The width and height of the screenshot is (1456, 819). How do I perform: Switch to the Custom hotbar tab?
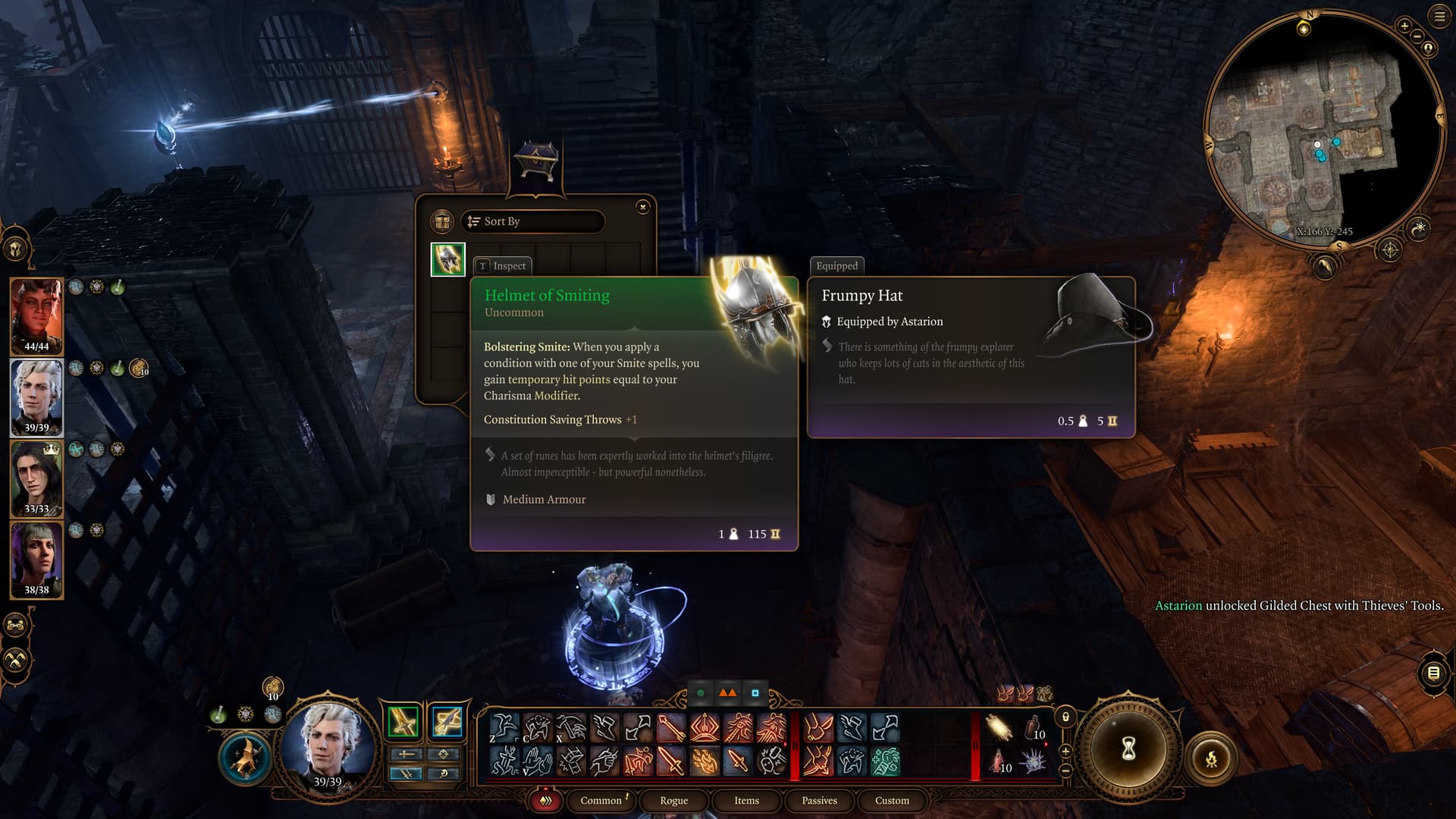892,800
